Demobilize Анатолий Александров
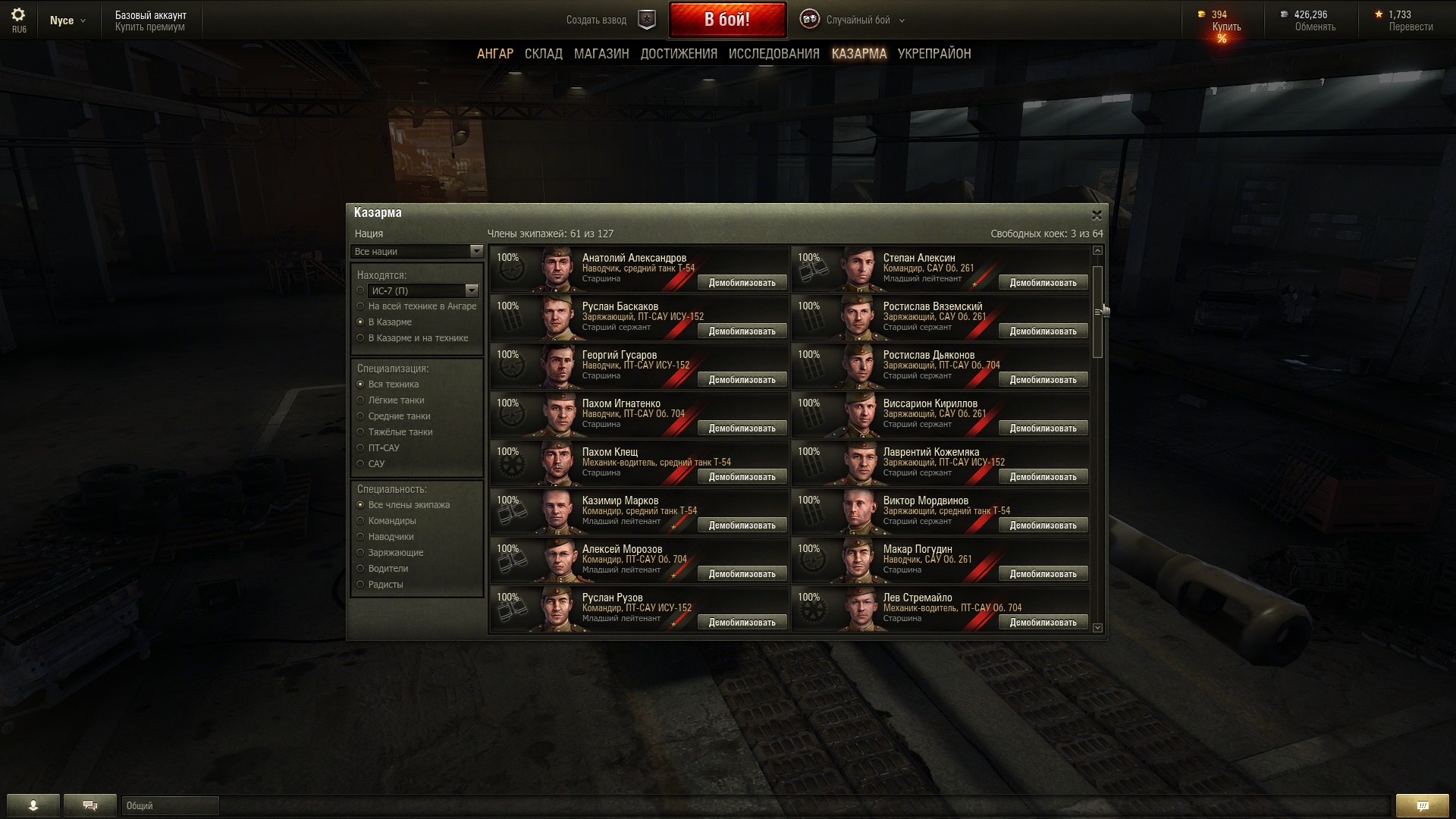Image resolution: width=1456 pixels, height=819 pixels. (742, 283)
